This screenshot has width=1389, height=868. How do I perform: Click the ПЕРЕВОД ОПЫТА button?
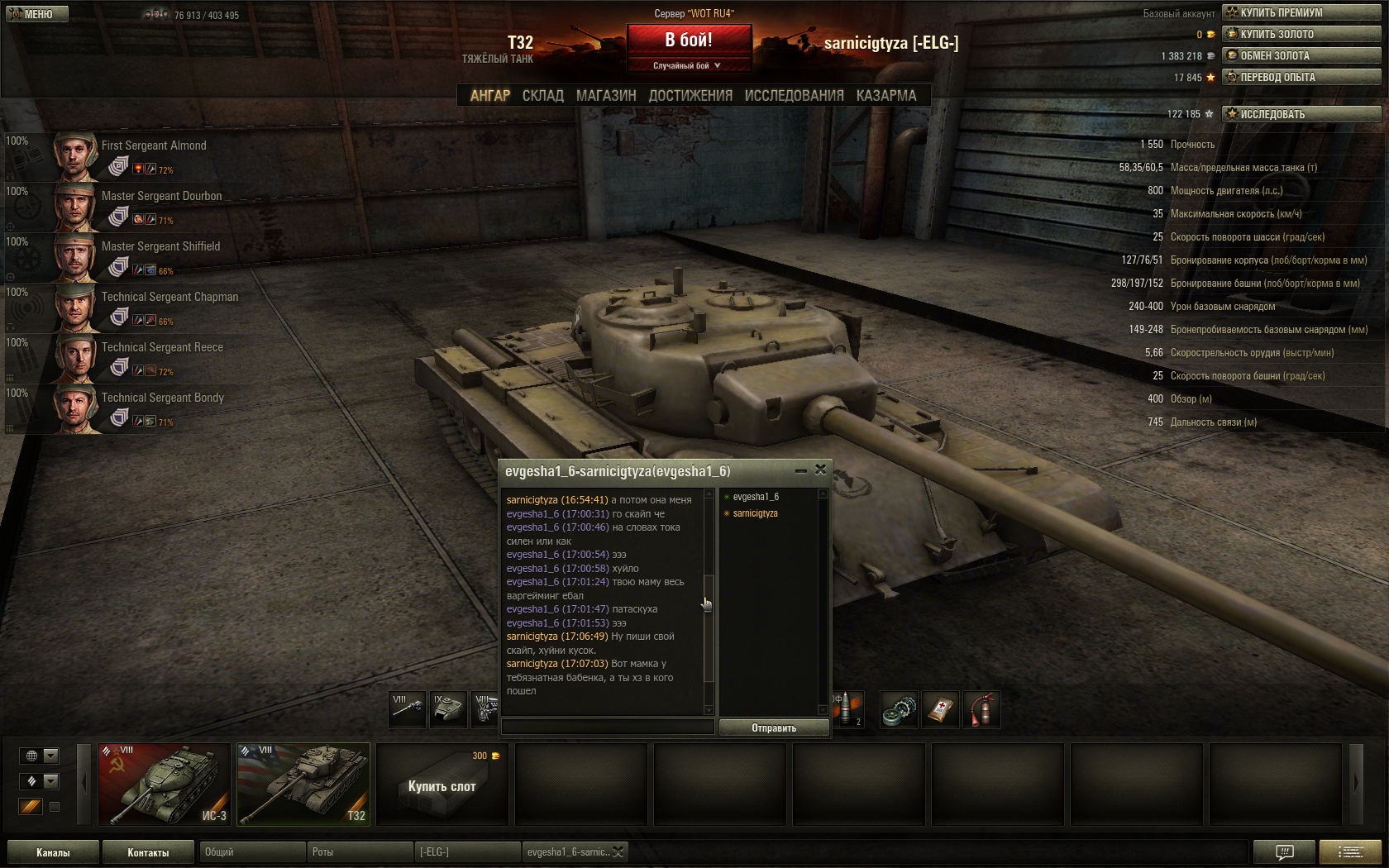1301,77
